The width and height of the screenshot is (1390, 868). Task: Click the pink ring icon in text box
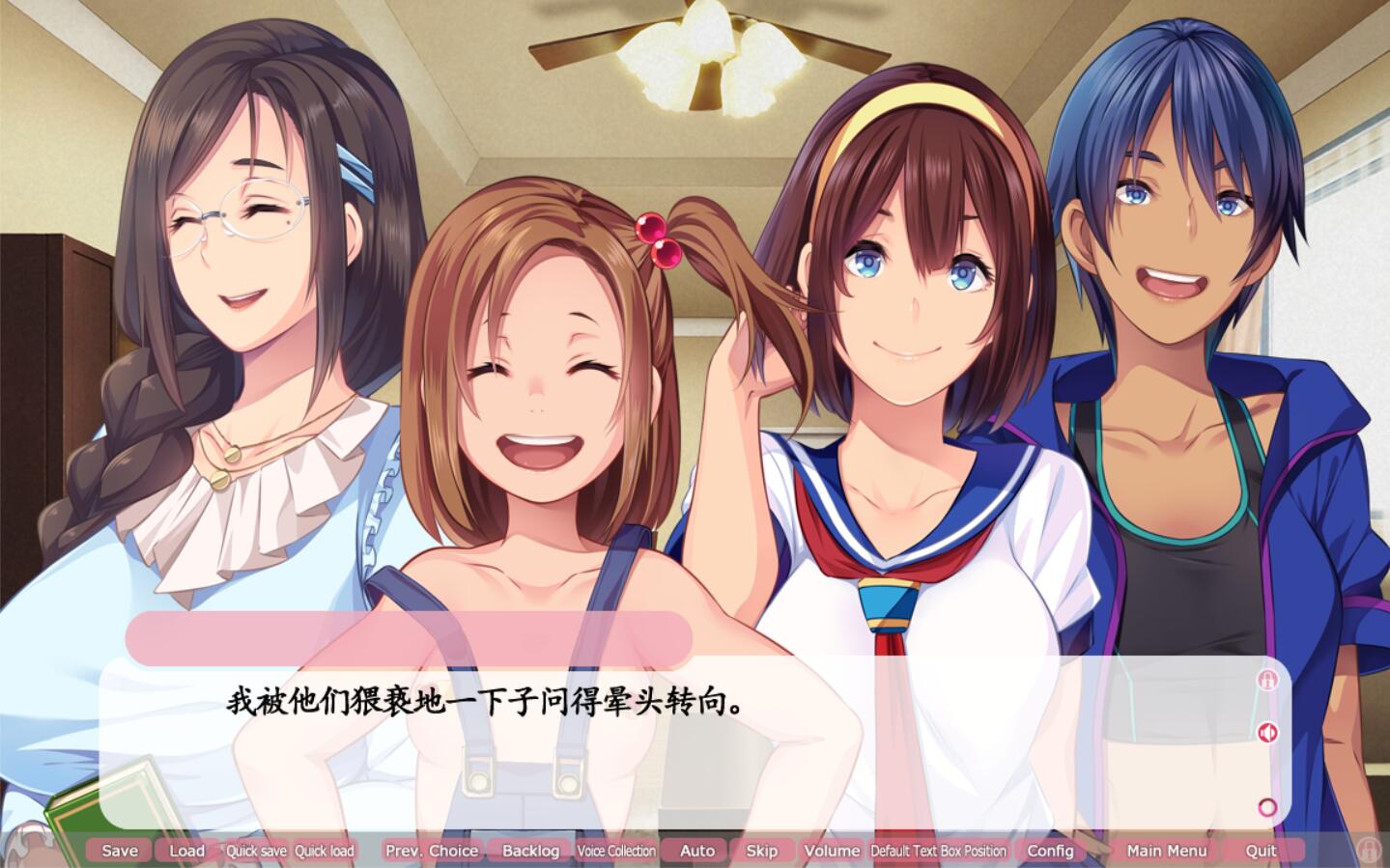tap(1267, 807)
